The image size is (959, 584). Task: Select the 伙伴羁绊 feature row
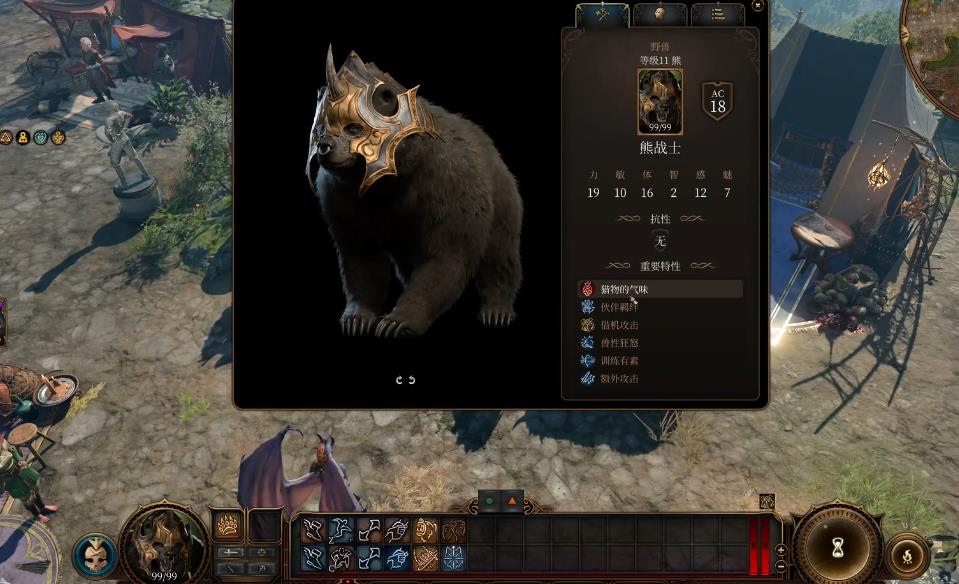coord(619,307)
